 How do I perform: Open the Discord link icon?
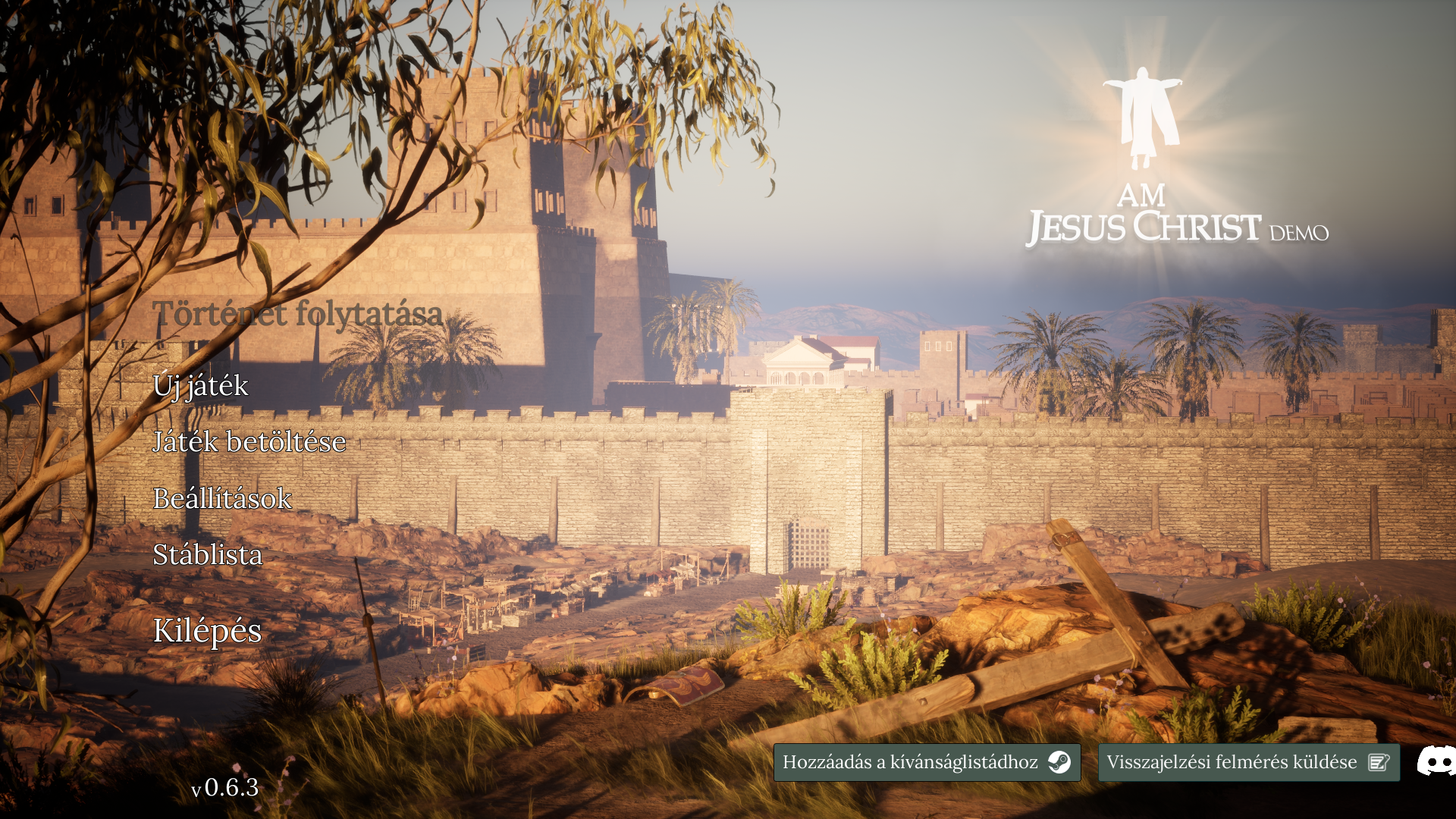pos(1437,761)
